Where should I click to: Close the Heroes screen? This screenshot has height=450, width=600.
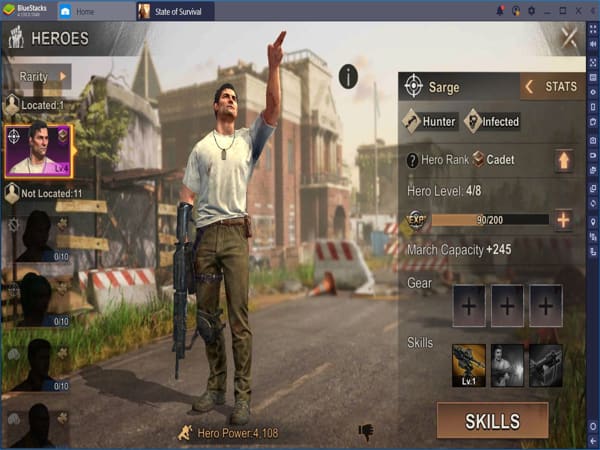tap(569, 38)
